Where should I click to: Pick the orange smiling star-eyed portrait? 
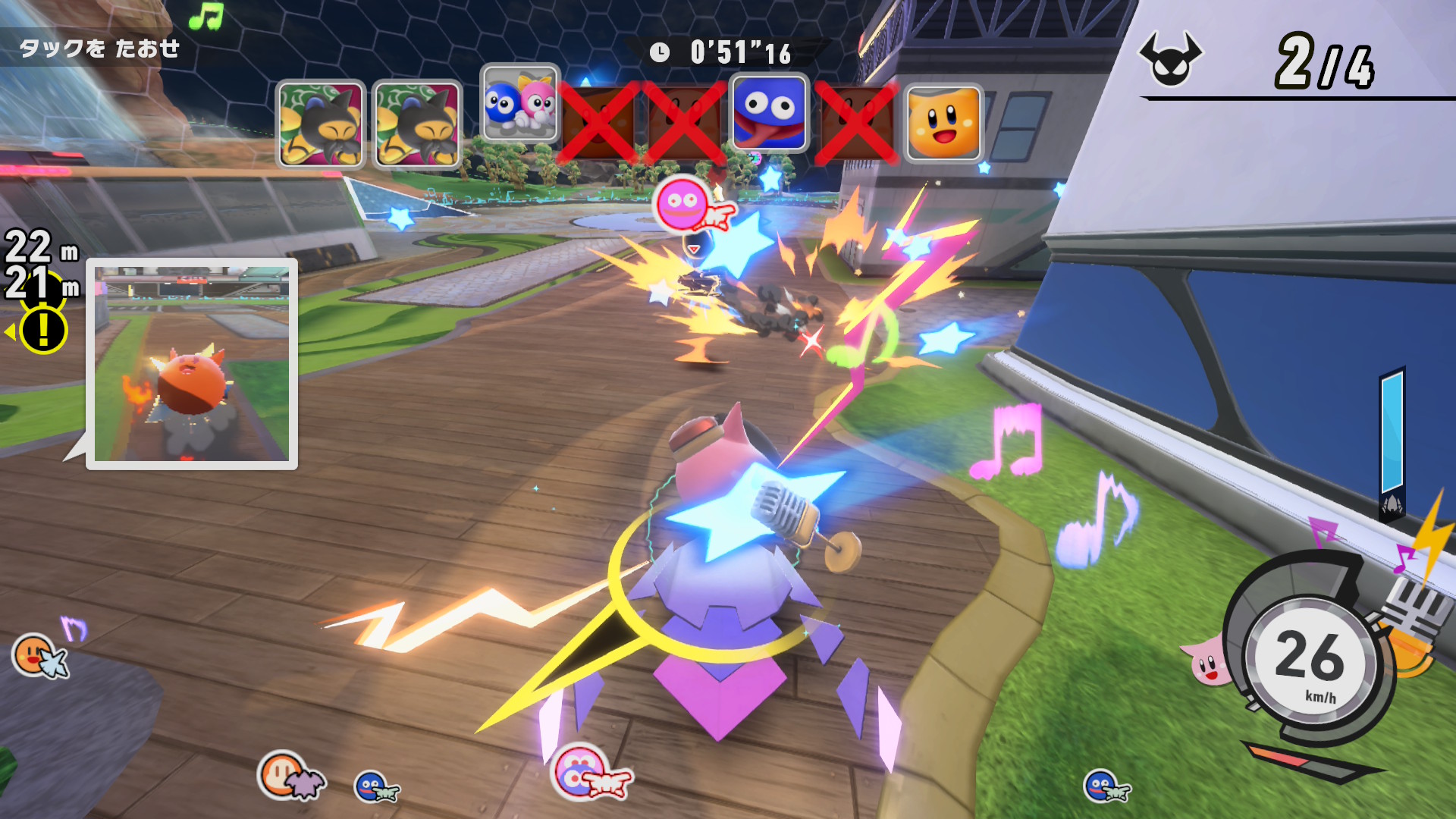tap(943, 123)
